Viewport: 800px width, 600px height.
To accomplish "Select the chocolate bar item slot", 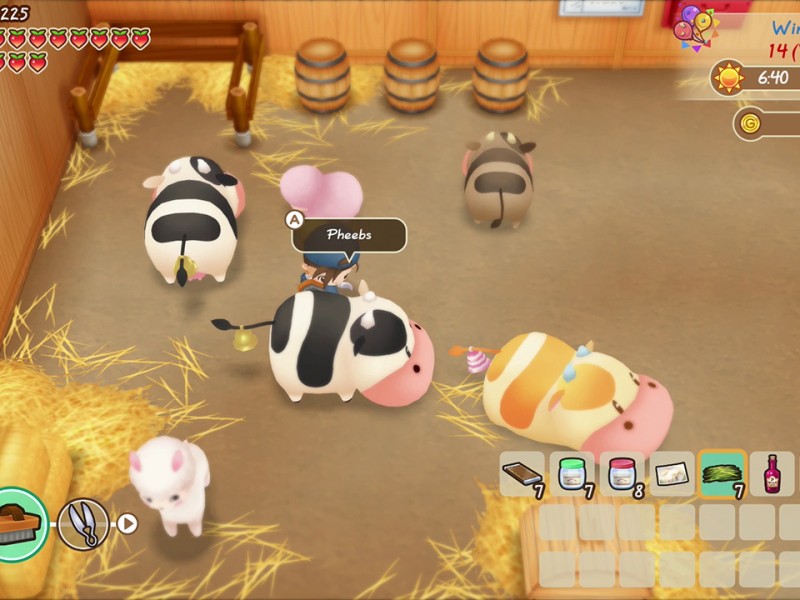I will (522, 473).
